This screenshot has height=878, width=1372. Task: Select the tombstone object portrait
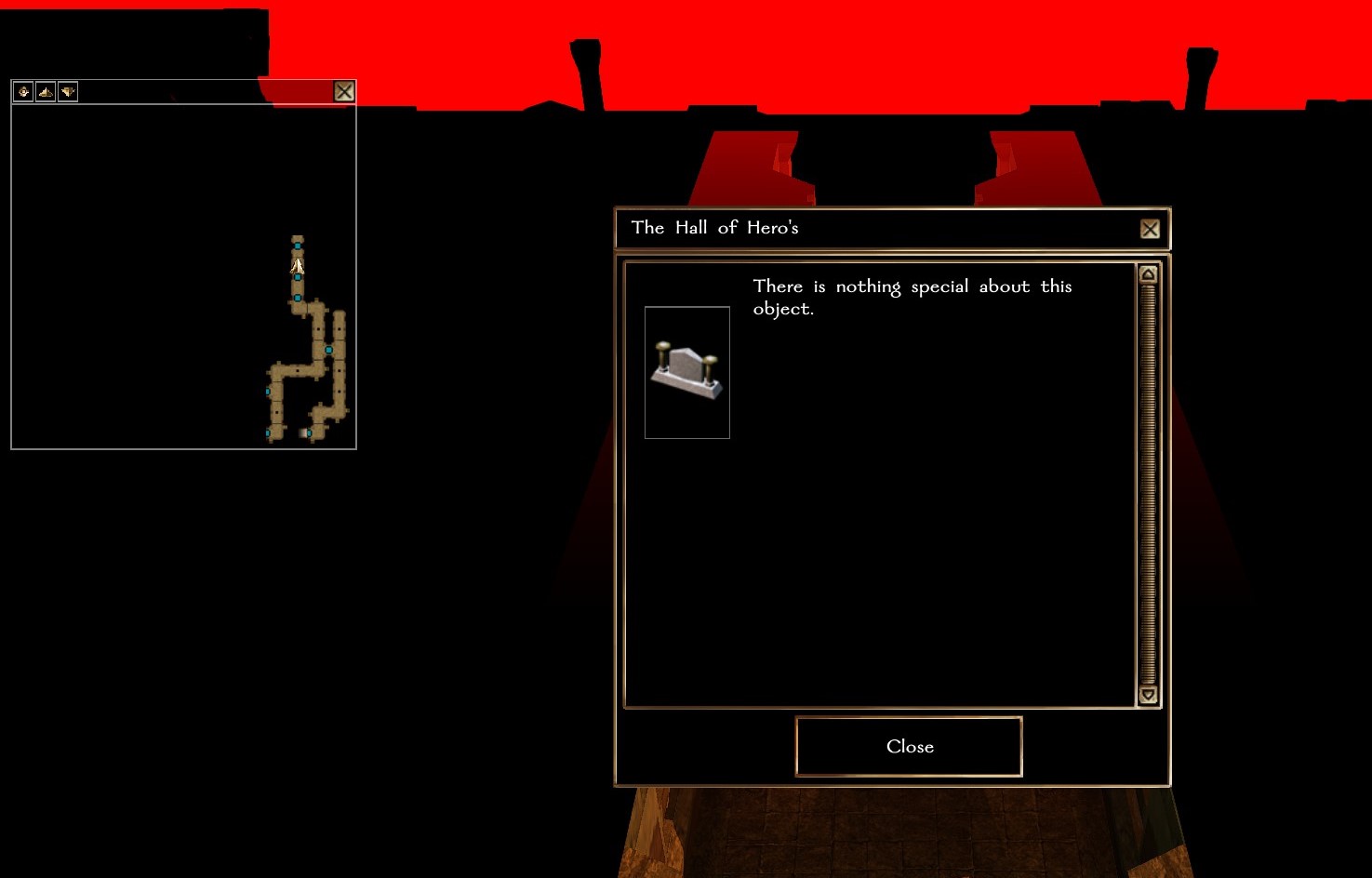(x=686, y=372)
